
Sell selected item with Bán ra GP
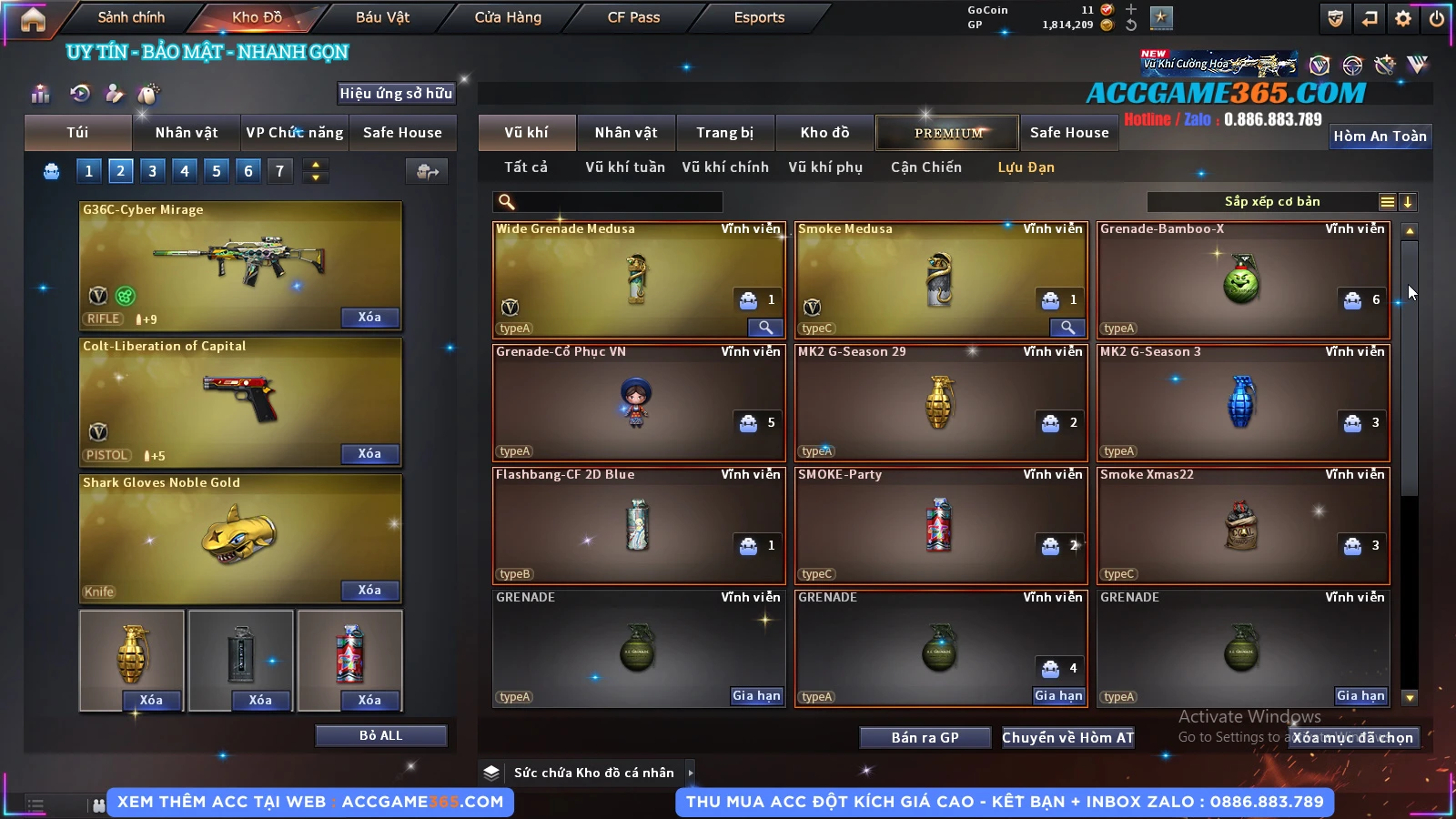pyautogui.click(x=925, y=737)
